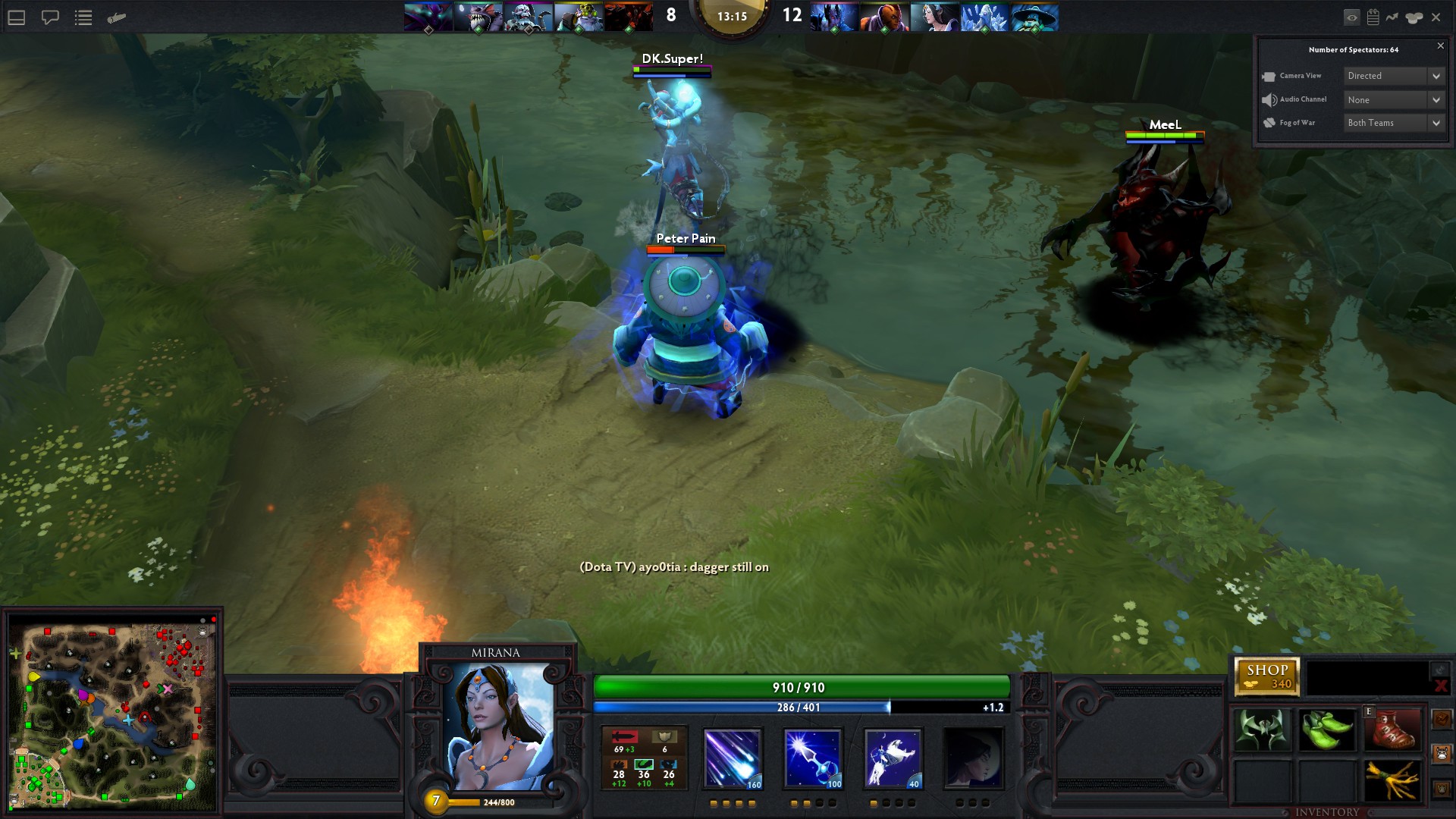Image resolution: width=1456 pixels, height=819 pixels.
Task: Toggle the eye spectator options icon
Action: [x=1351, y=17]
